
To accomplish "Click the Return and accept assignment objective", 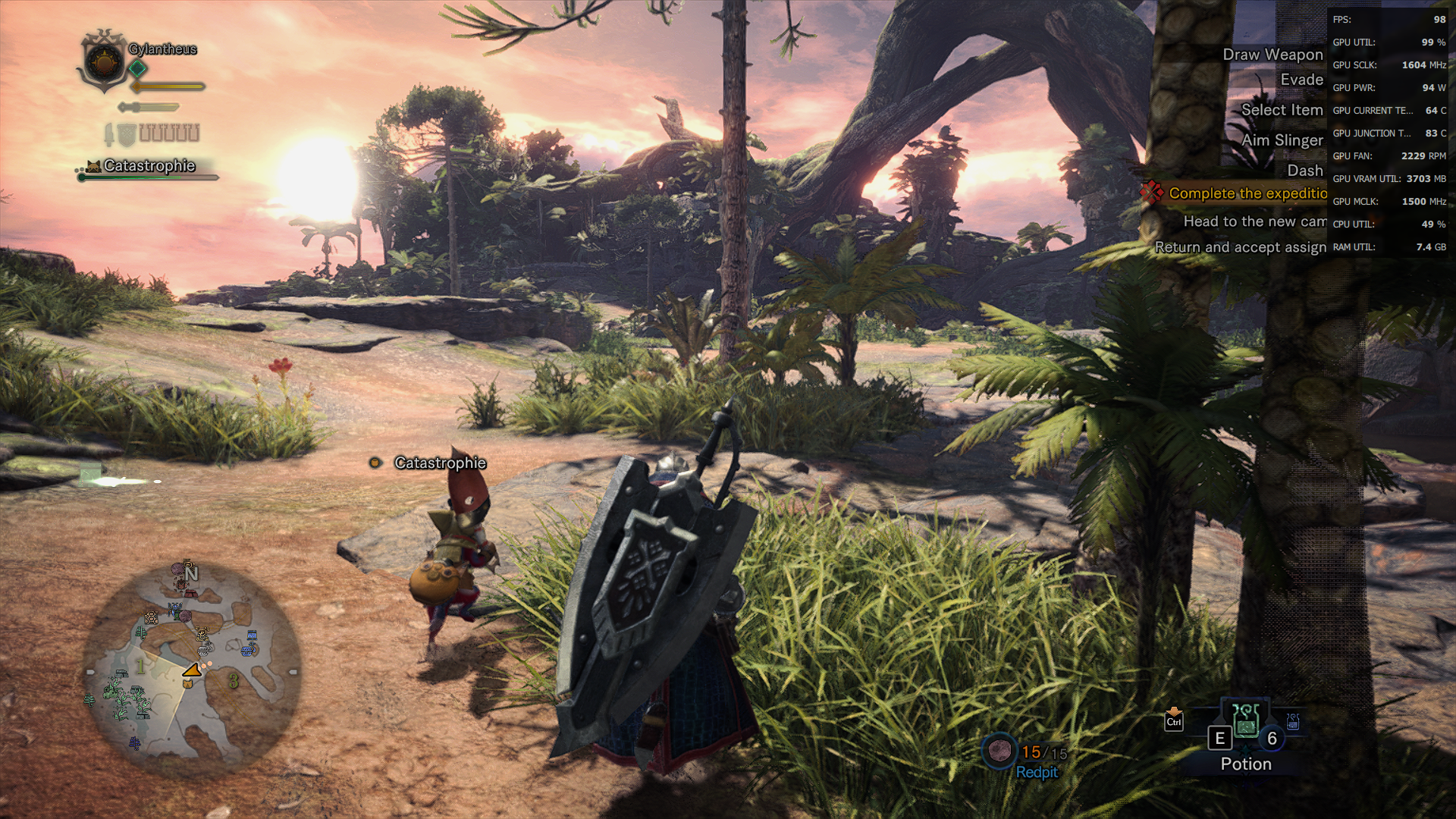I will pyautogui.click(x=1240, y=247).
